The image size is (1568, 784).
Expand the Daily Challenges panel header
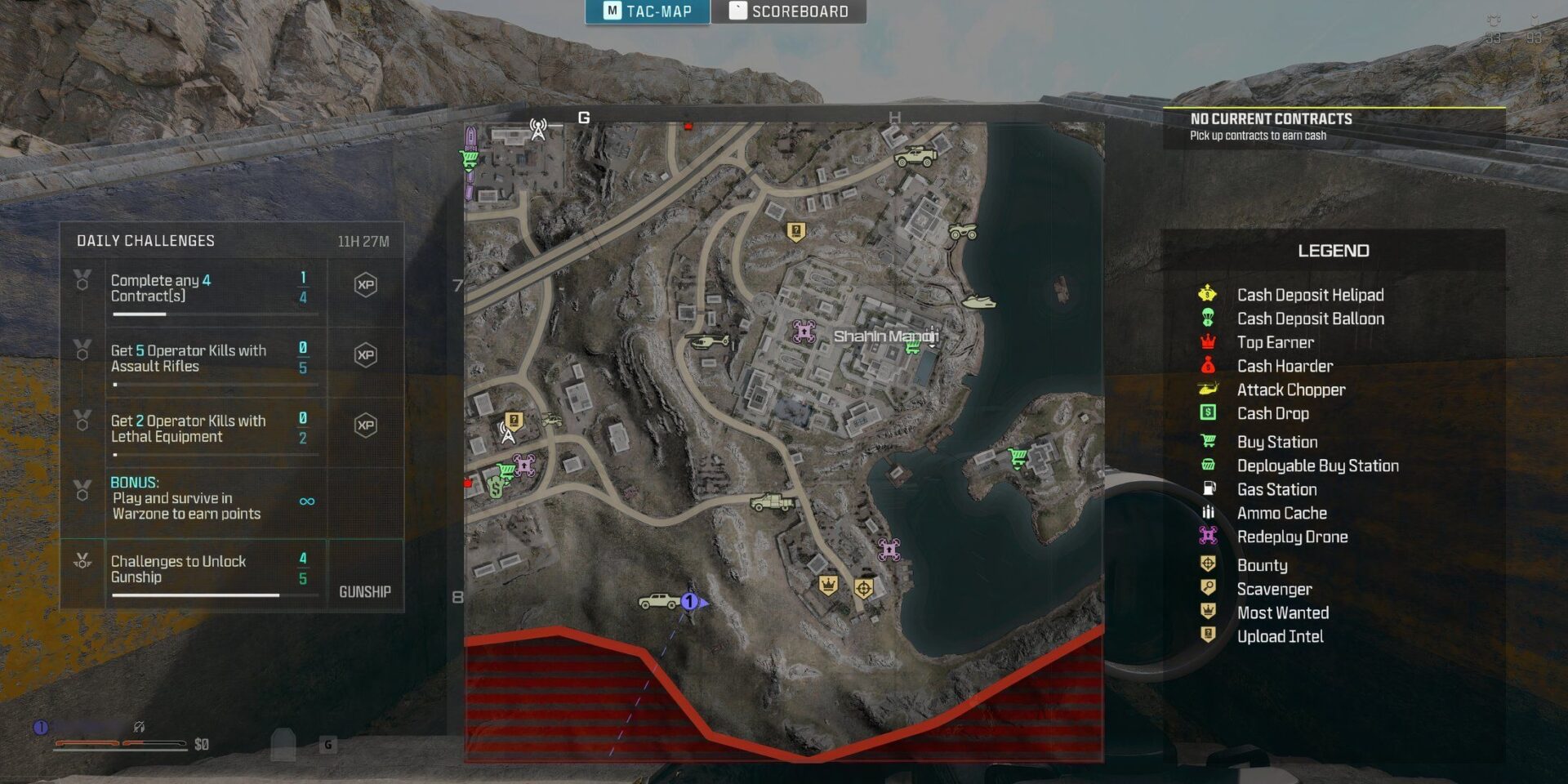145,241
